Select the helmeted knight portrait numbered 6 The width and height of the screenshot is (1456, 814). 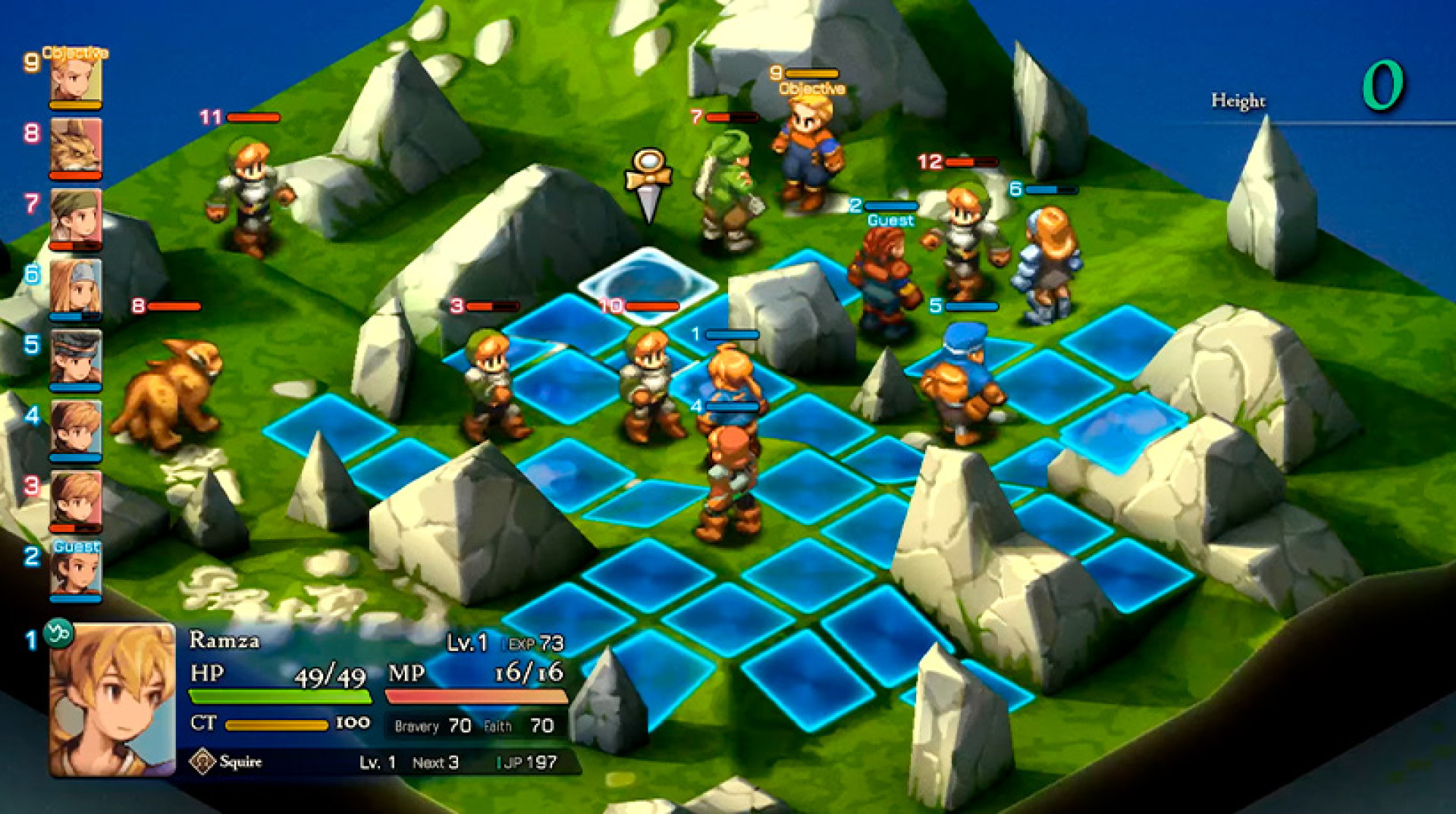[76, 286]
